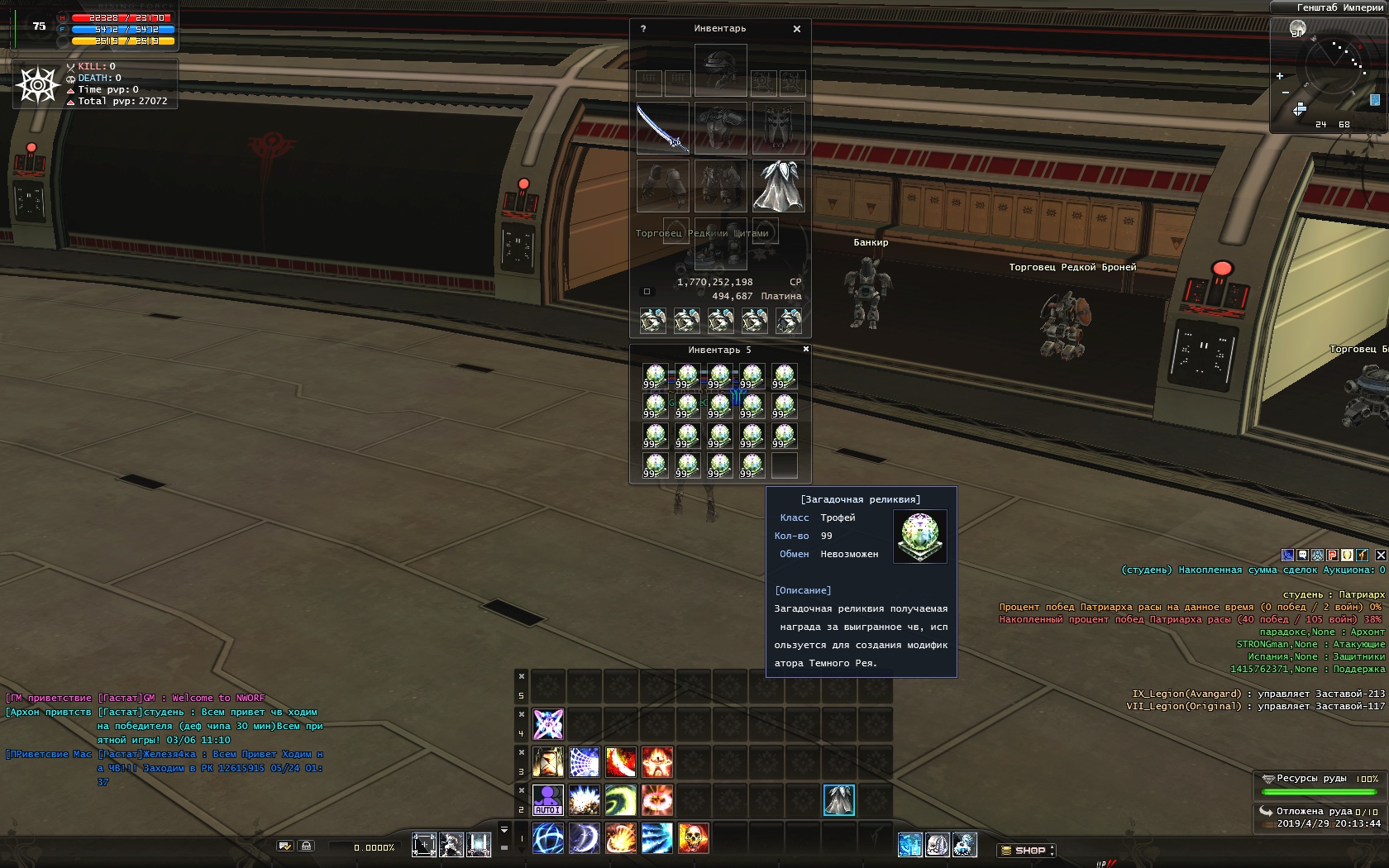Activate the blue globe skill
This screenshot has width=1389, height=868.
tap(547, 838)
